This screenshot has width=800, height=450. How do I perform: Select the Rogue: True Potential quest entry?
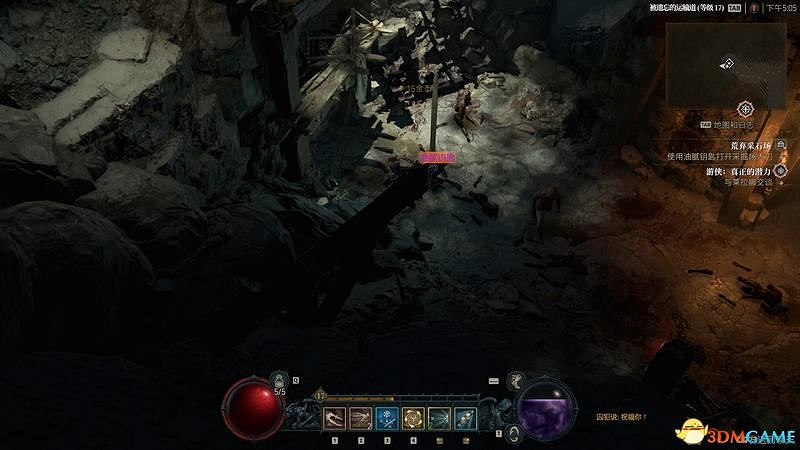(740, 171)
